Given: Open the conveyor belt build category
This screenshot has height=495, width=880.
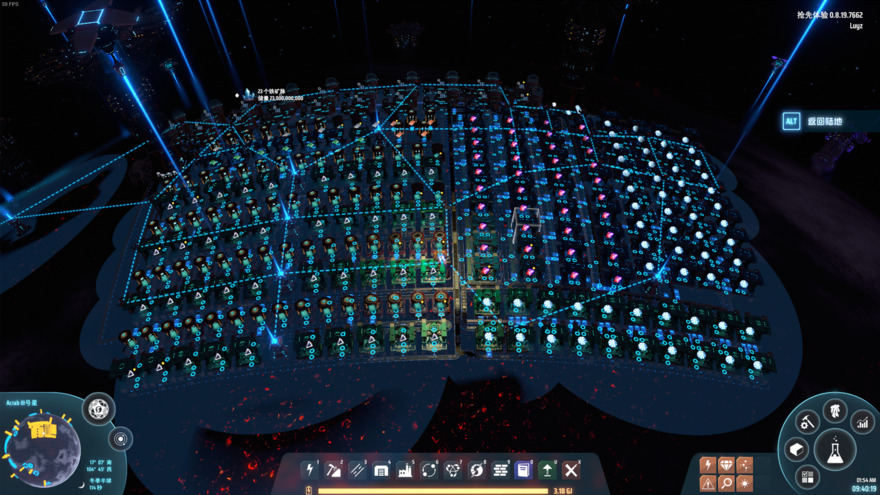Looking at the screenshot, I should pyautogui.click(x=358, y=470).
